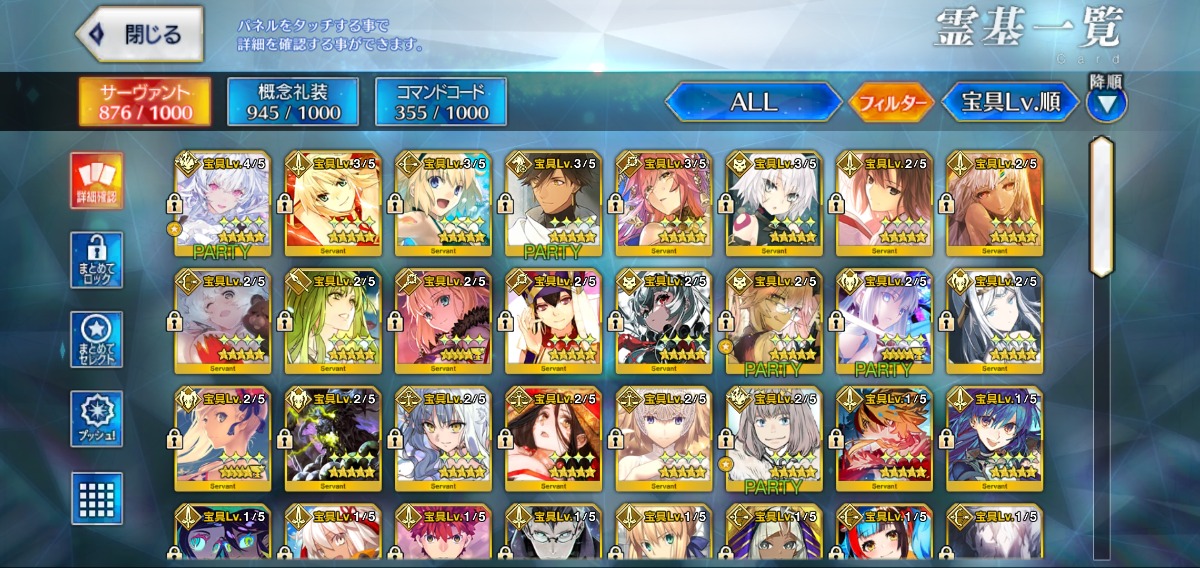Change the grid layout with the grid icon
The width and height of the screenshot is (1200, 568).
click(97, 498)
